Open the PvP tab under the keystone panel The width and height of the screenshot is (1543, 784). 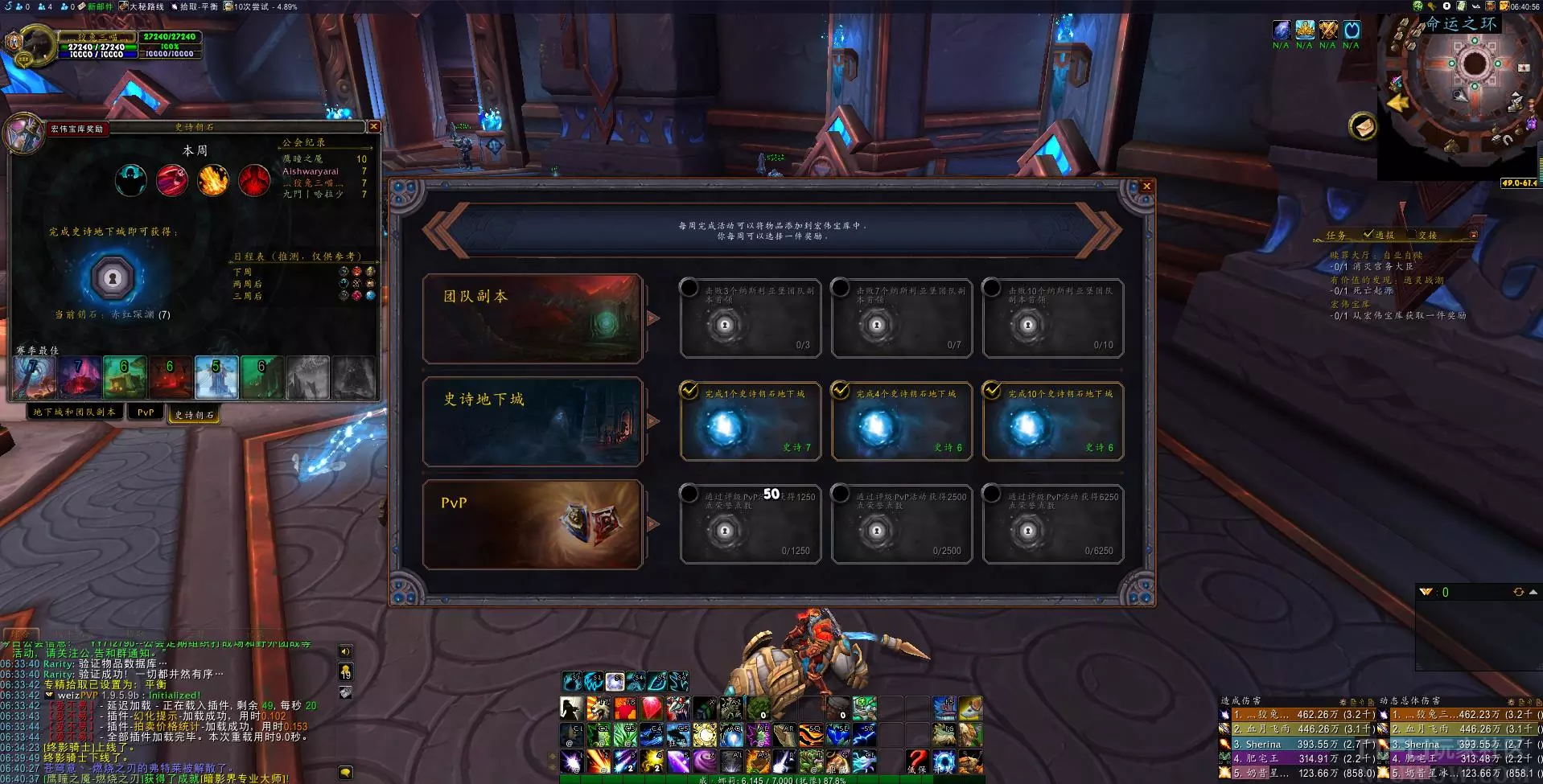tap(146, 413)
